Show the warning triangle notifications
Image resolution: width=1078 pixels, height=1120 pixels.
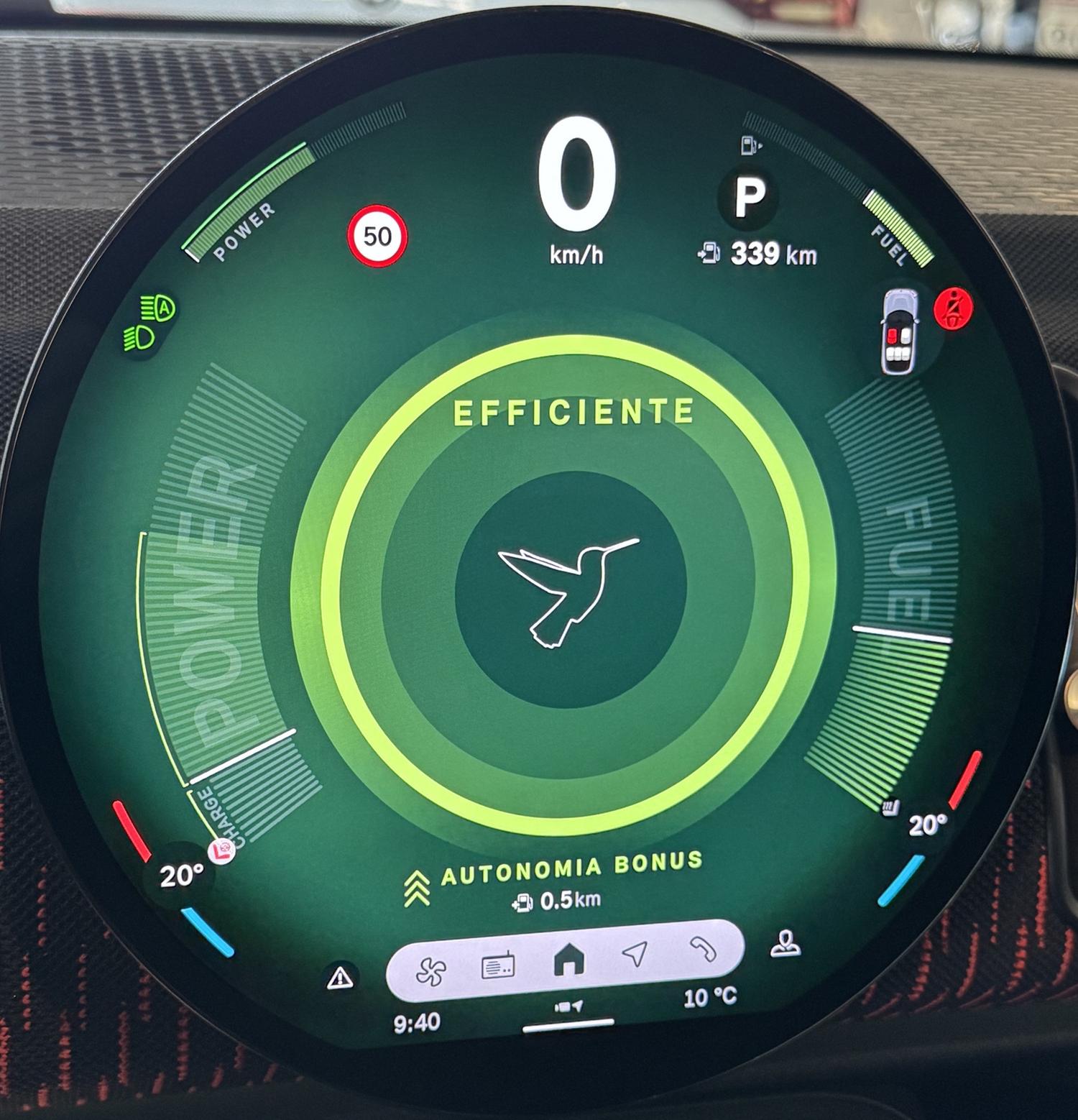339,978
